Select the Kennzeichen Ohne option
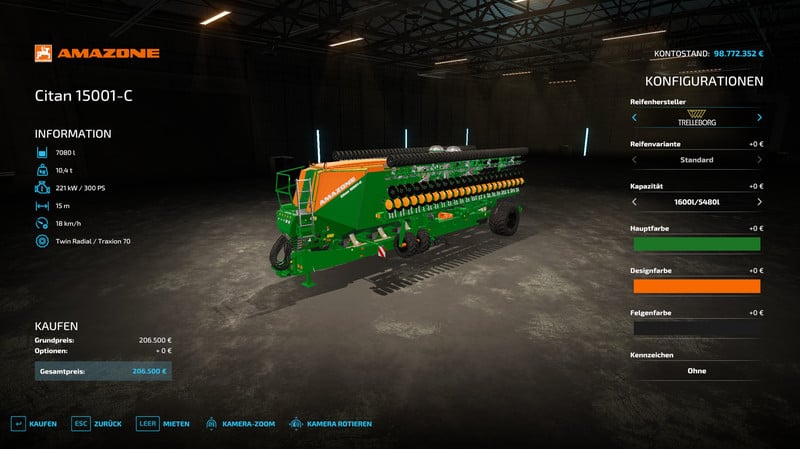 tap(696, 371)
